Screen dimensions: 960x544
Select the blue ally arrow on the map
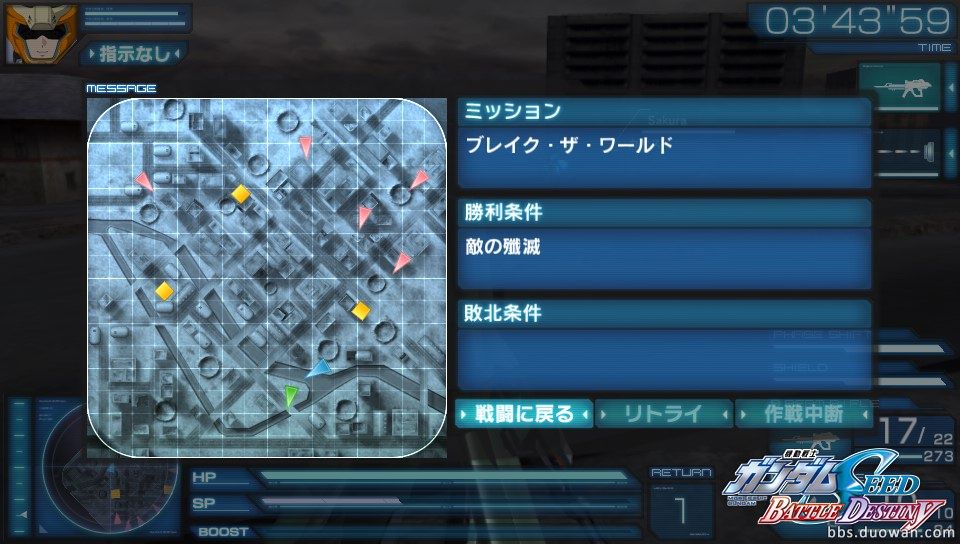(319, 370)
